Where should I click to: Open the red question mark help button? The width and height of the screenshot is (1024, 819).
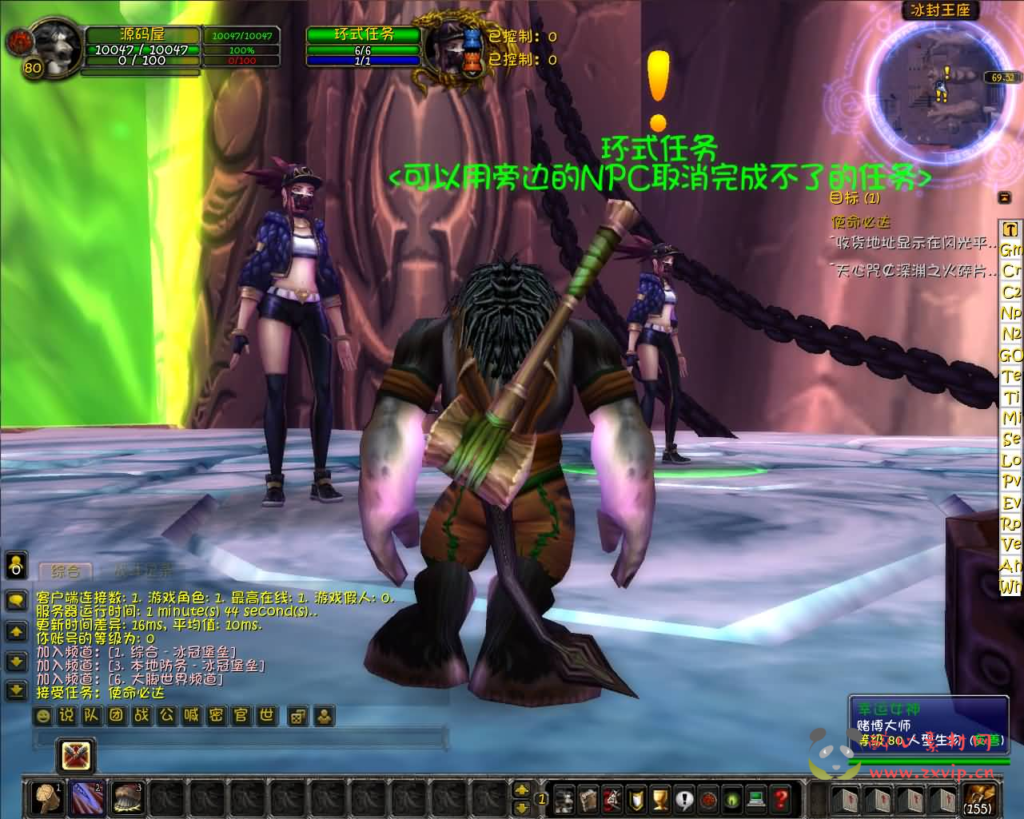point(782,799)
